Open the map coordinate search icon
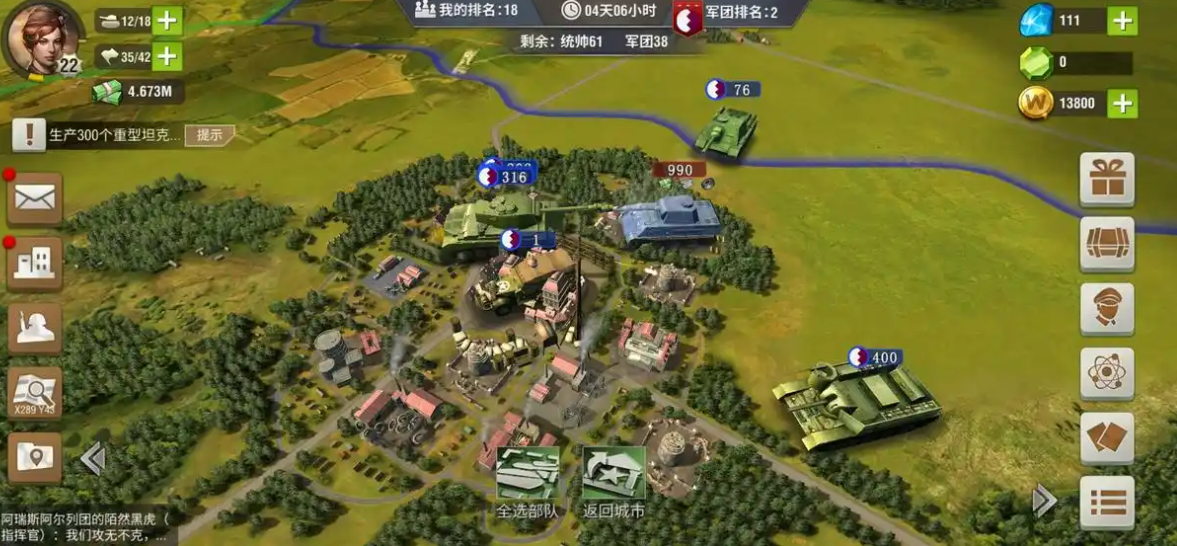Viewport: 1177px width, 546px height. pyautogui.click(x=35, y=393)
